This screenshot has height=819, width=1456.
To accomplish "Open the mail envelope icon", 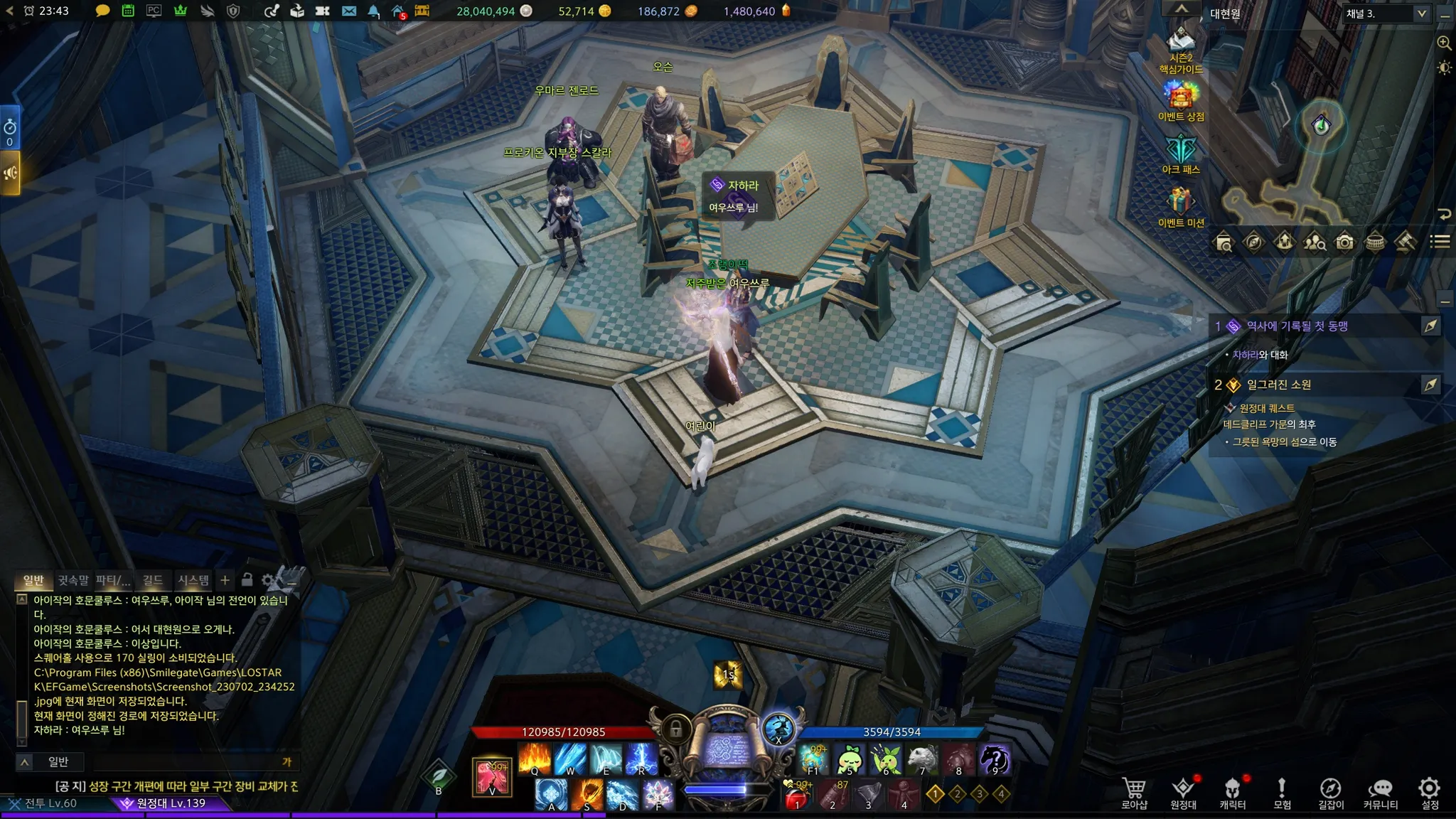I will [x=348, y=11].
